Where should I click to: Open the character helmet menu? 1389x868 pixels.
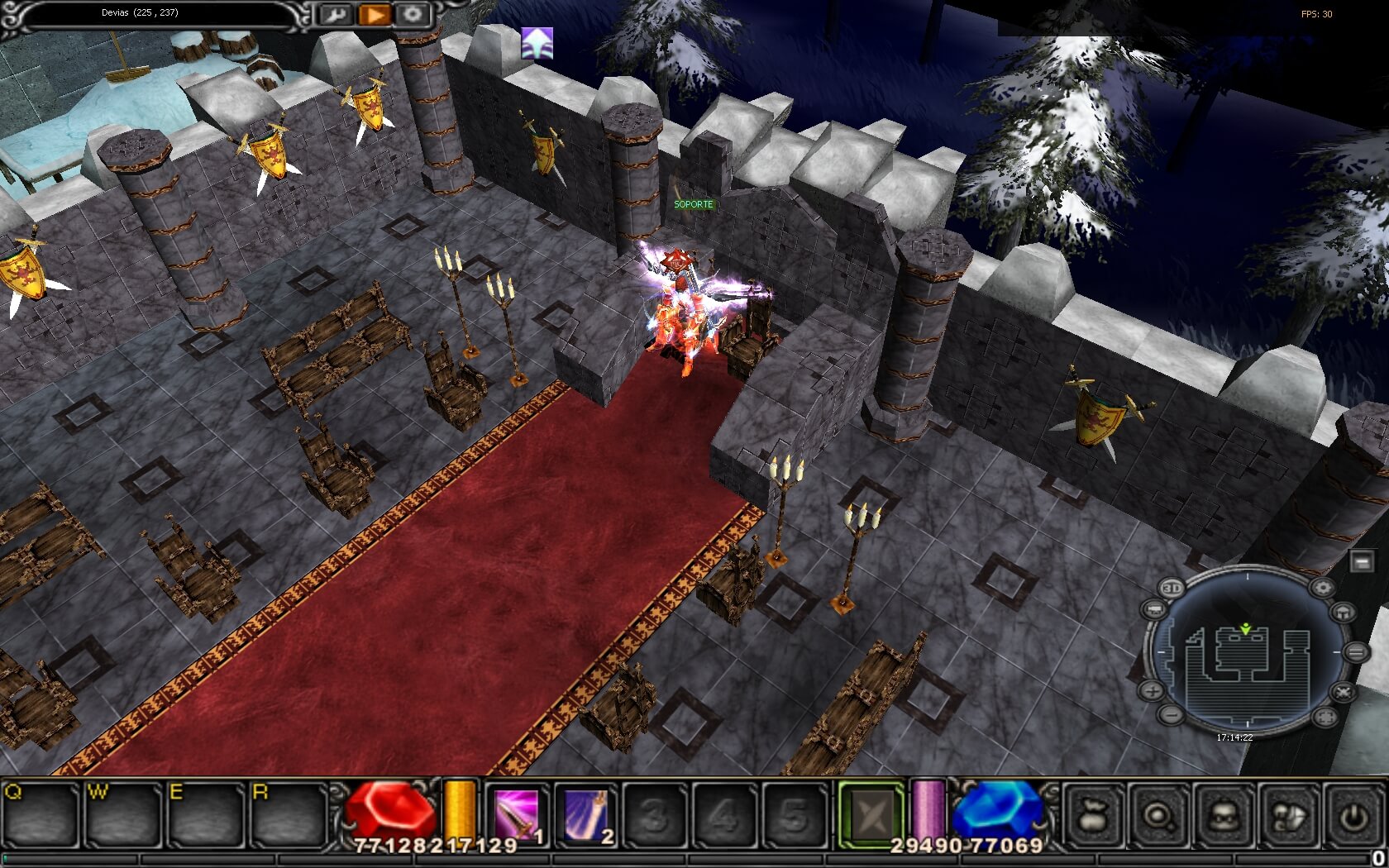pos(1223,818)
